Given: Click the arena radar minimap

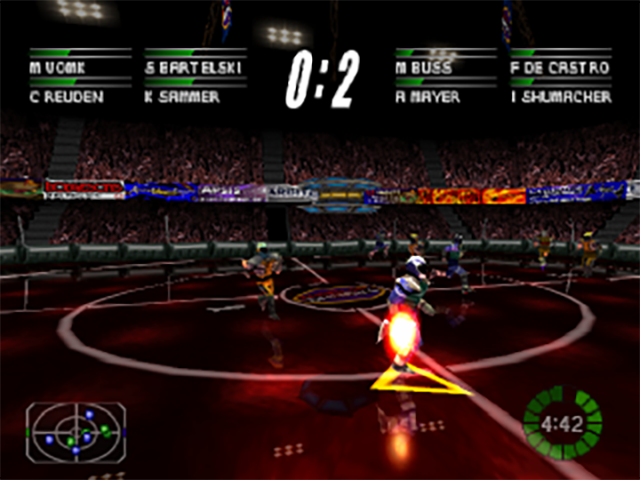Looking at the screenshot, I should click(76, 431).
